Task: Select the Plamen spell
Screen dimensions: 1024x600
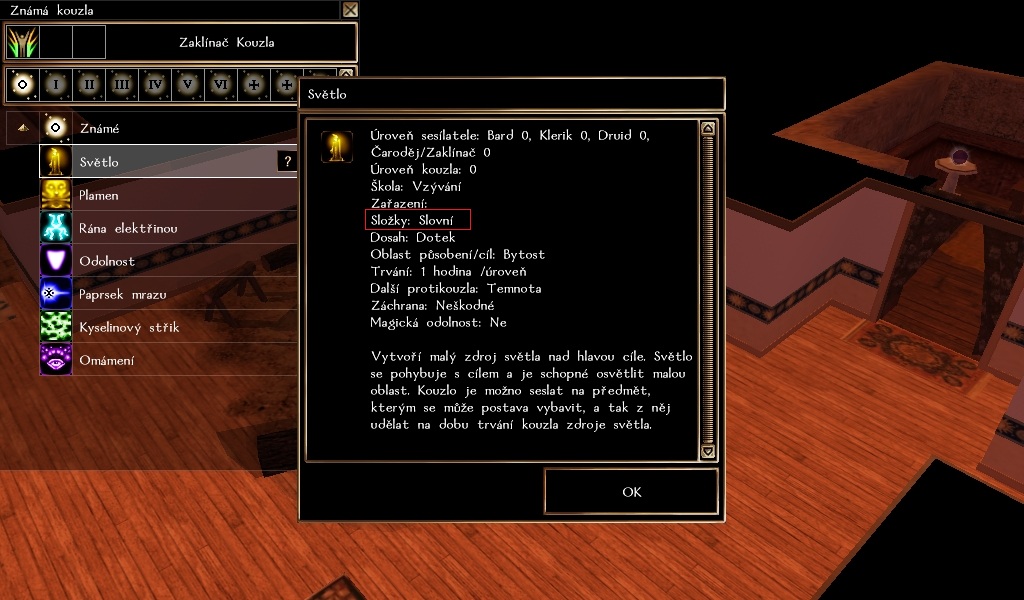Action: 100,195
